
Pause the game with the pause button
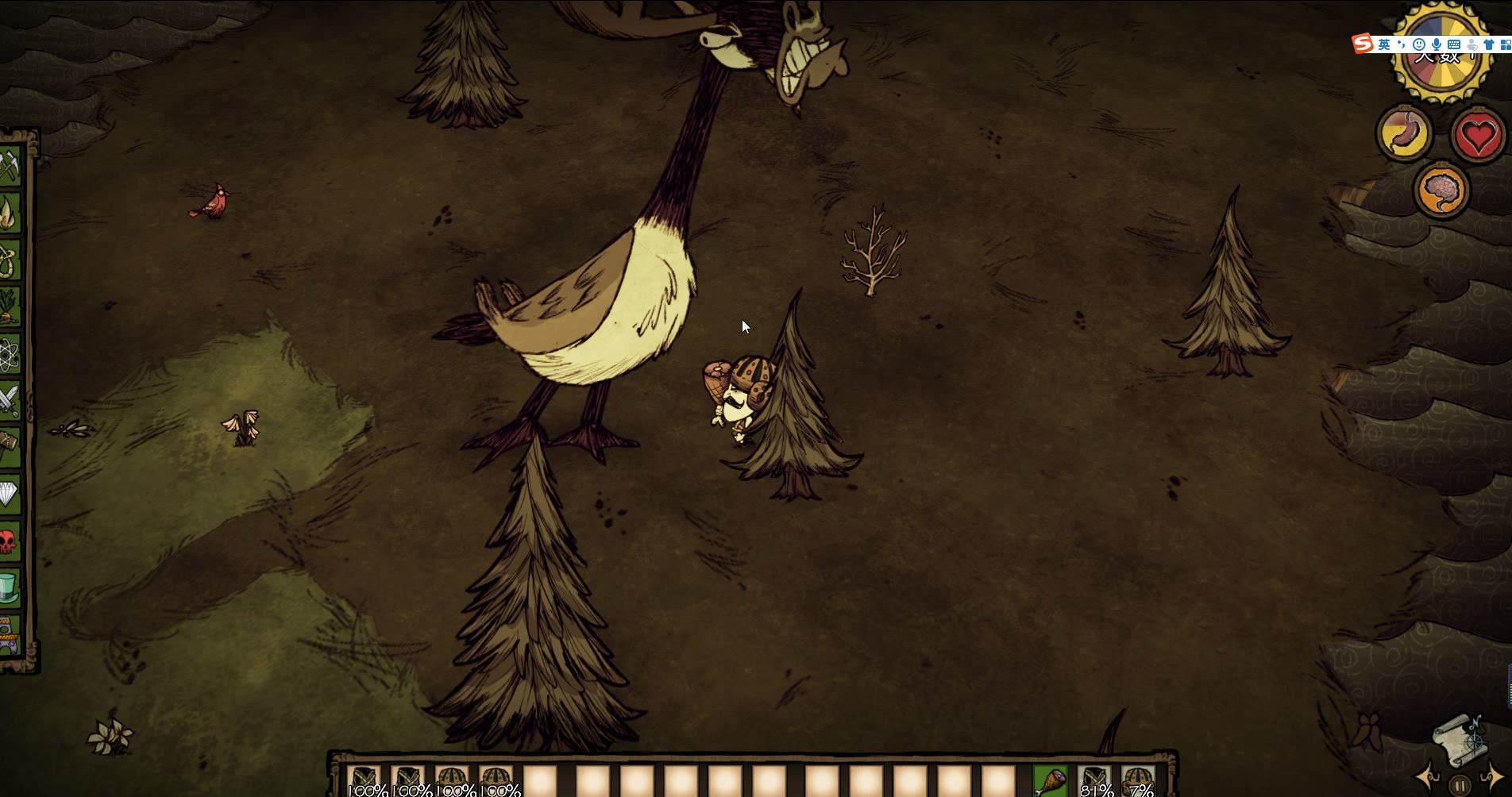(x=1460, y=785)
